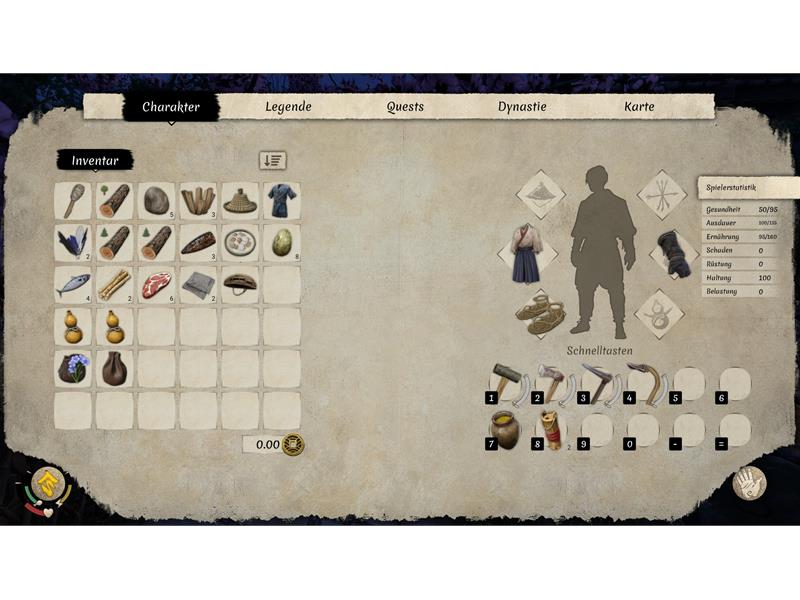Open the Karte map tab
The width and height of the screenshot is (800, 600).
point(639,107)
